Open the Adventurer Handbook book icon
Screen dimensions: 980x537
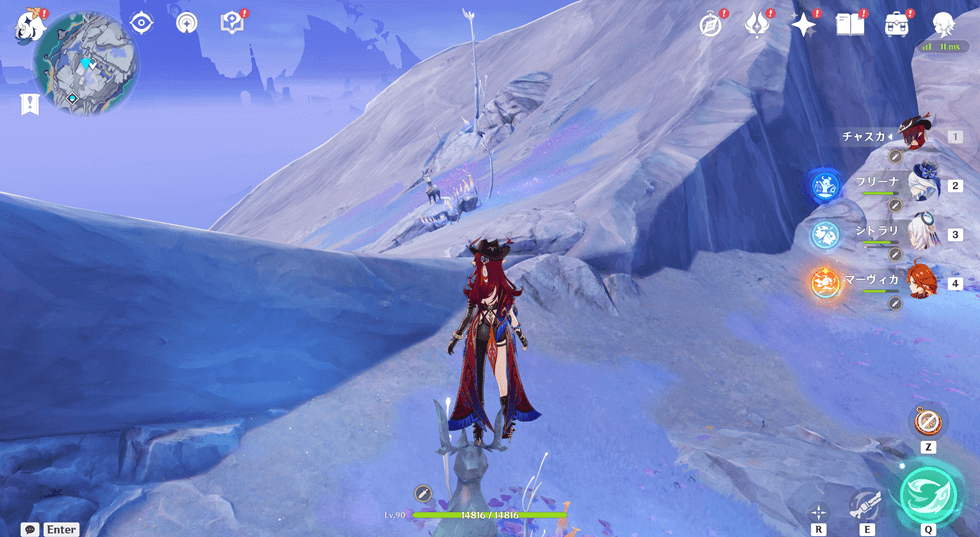(850, 25)
